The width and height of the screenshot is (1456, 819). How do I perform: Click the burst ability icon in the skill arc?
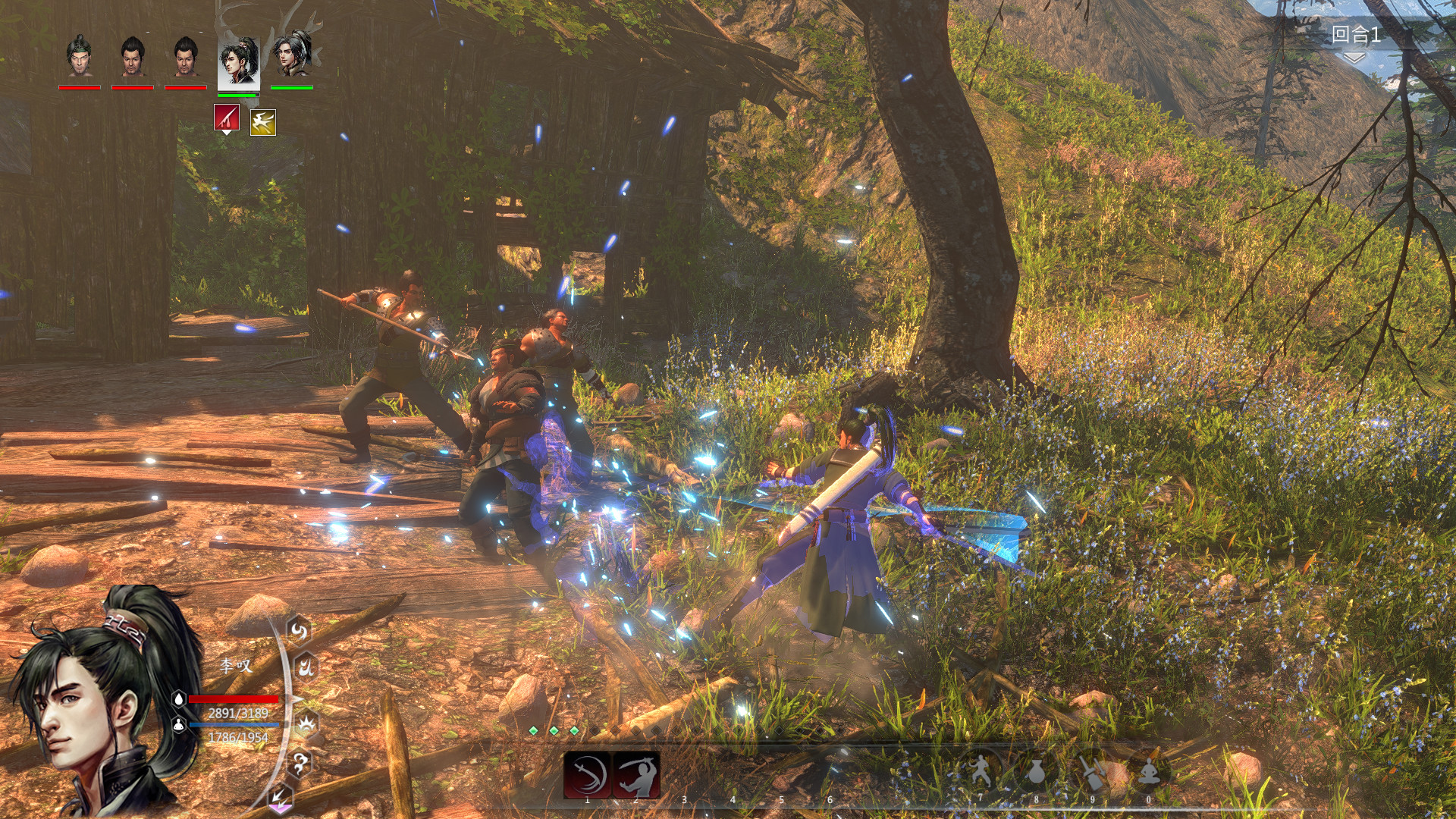click(306, 724)
